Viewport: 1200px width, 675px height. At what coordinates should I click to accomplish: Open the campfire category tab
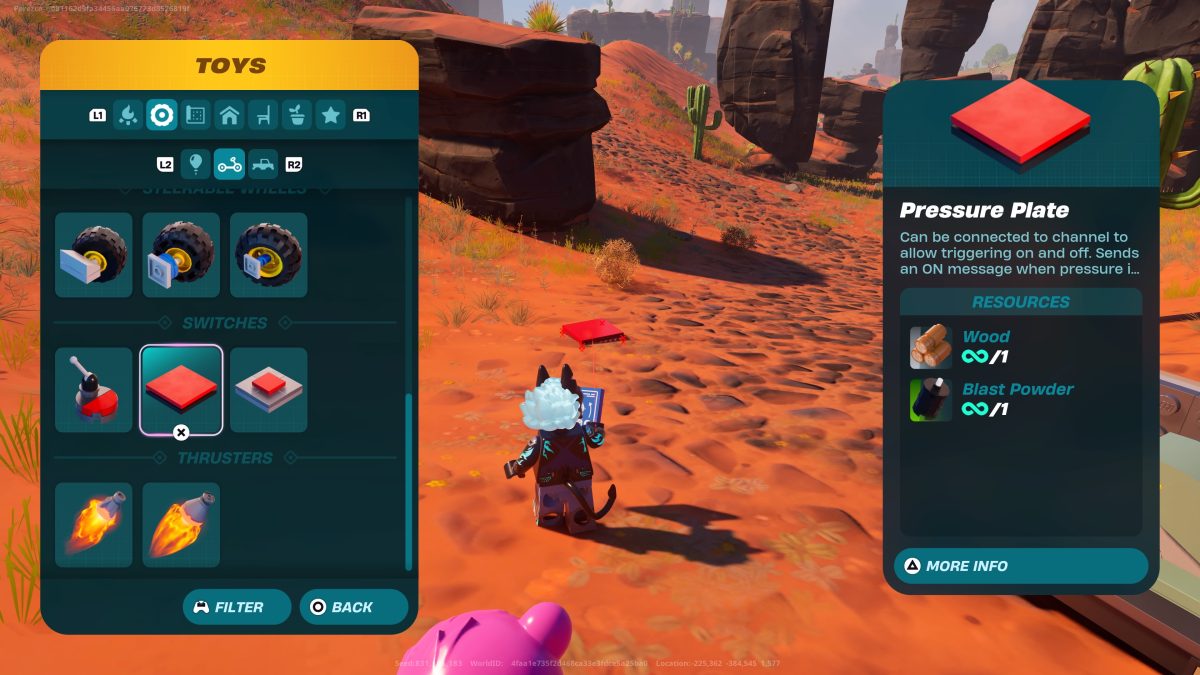click(x=128, y=115)
